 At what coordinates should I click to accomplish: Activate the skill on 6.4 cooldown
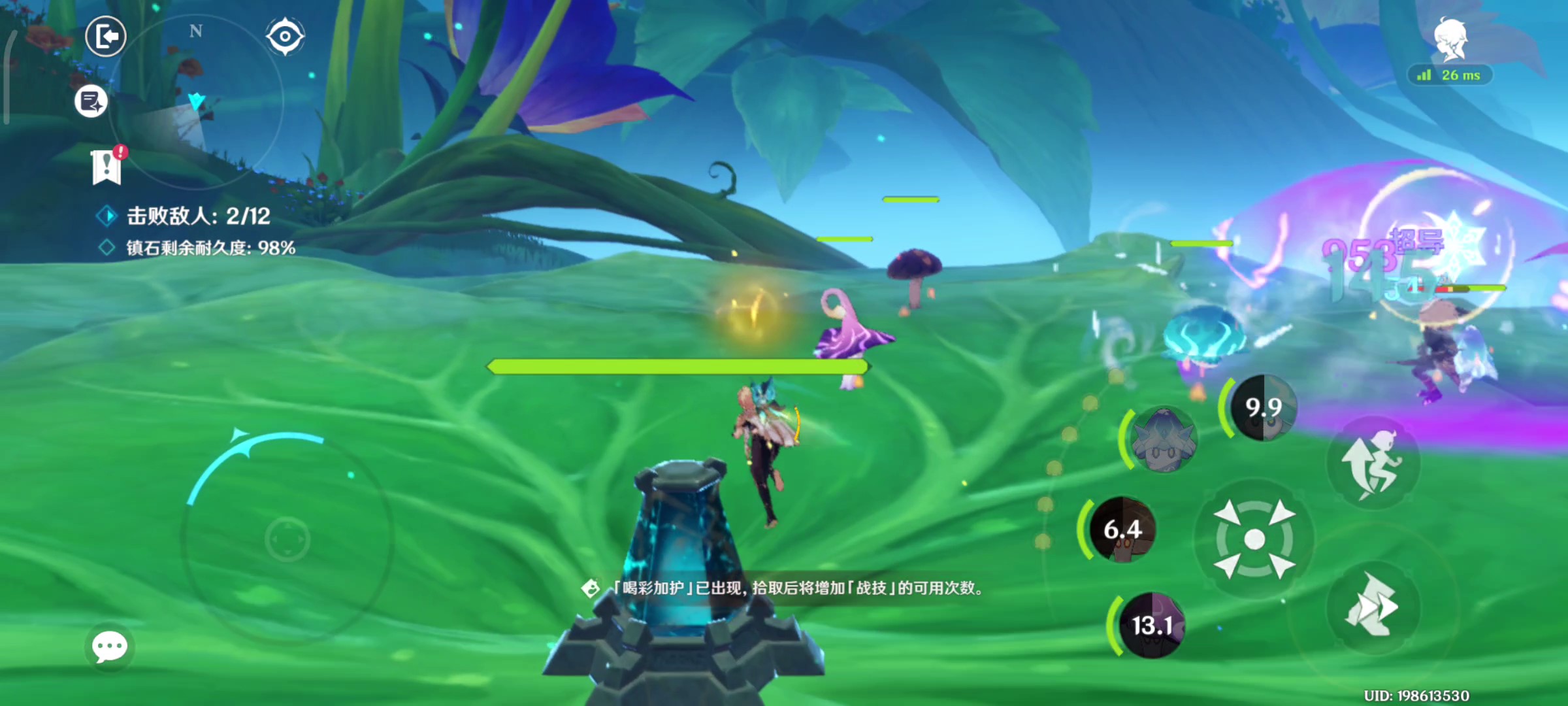[x=1122, y=529]
